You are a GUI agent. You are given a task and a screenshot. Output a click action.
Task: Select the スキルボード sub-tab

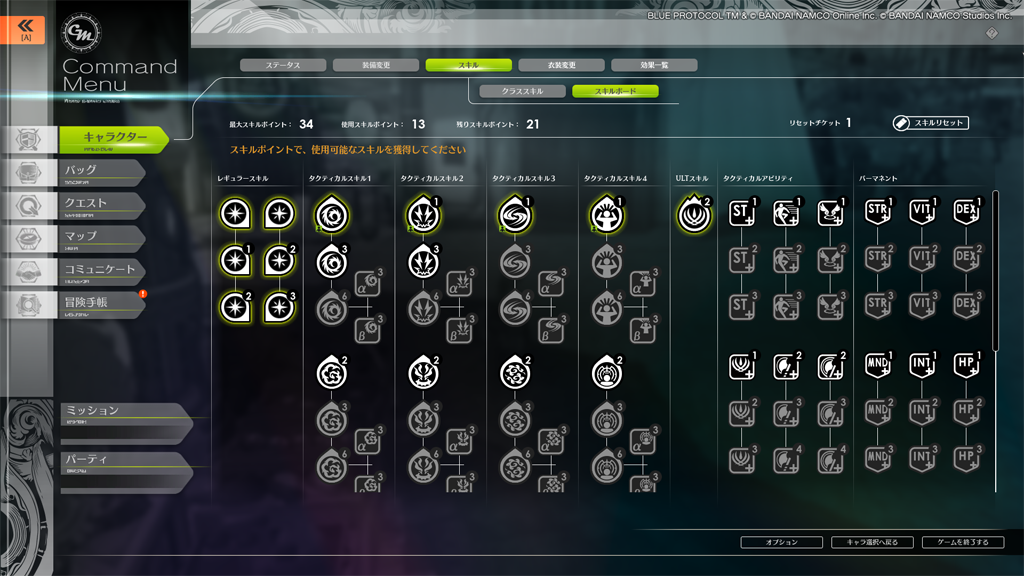click(x=615, y=91)
